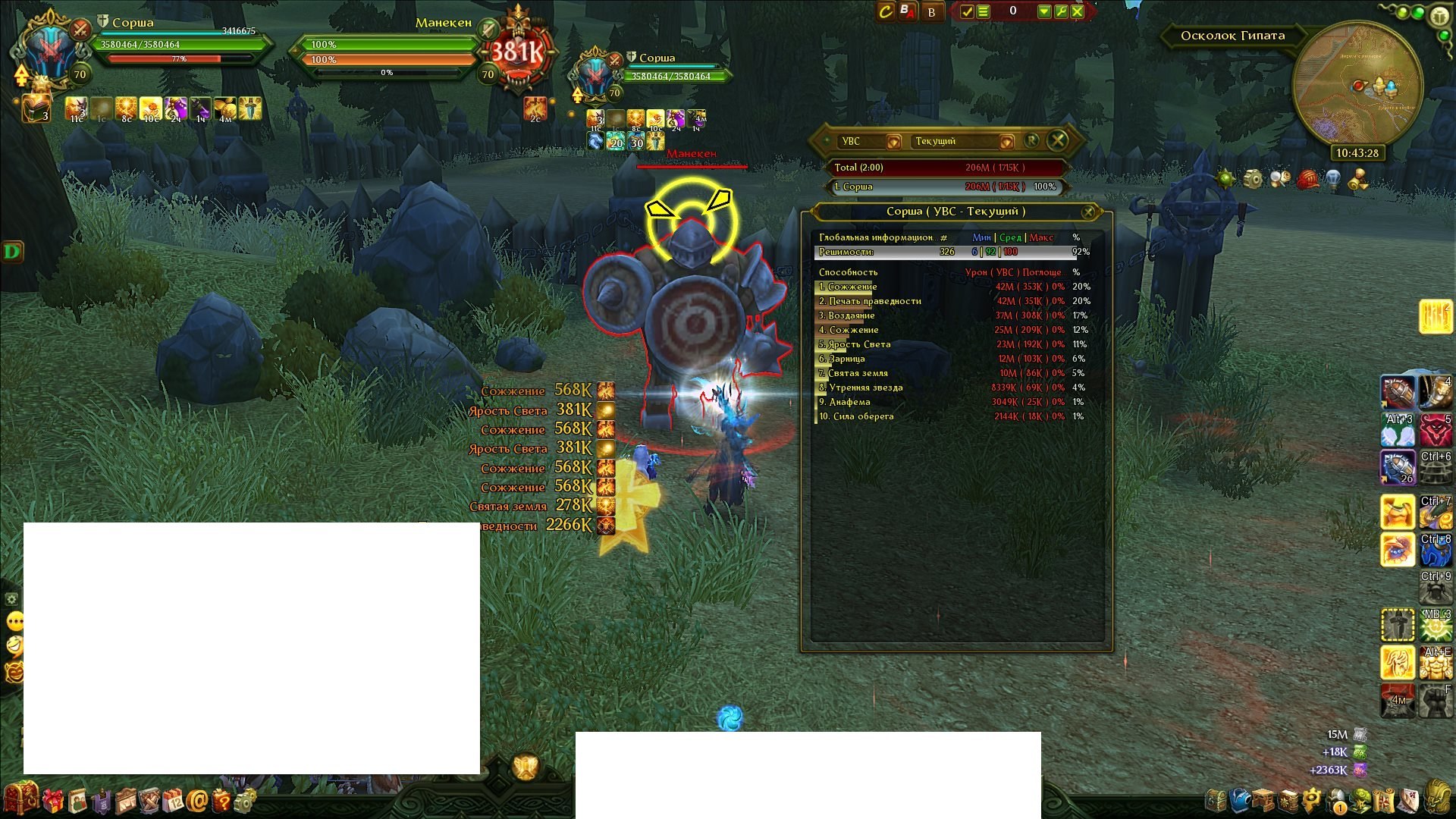Select the Total row in damage meter
The width and height of the screenshot is (1456, 819).
946,168
